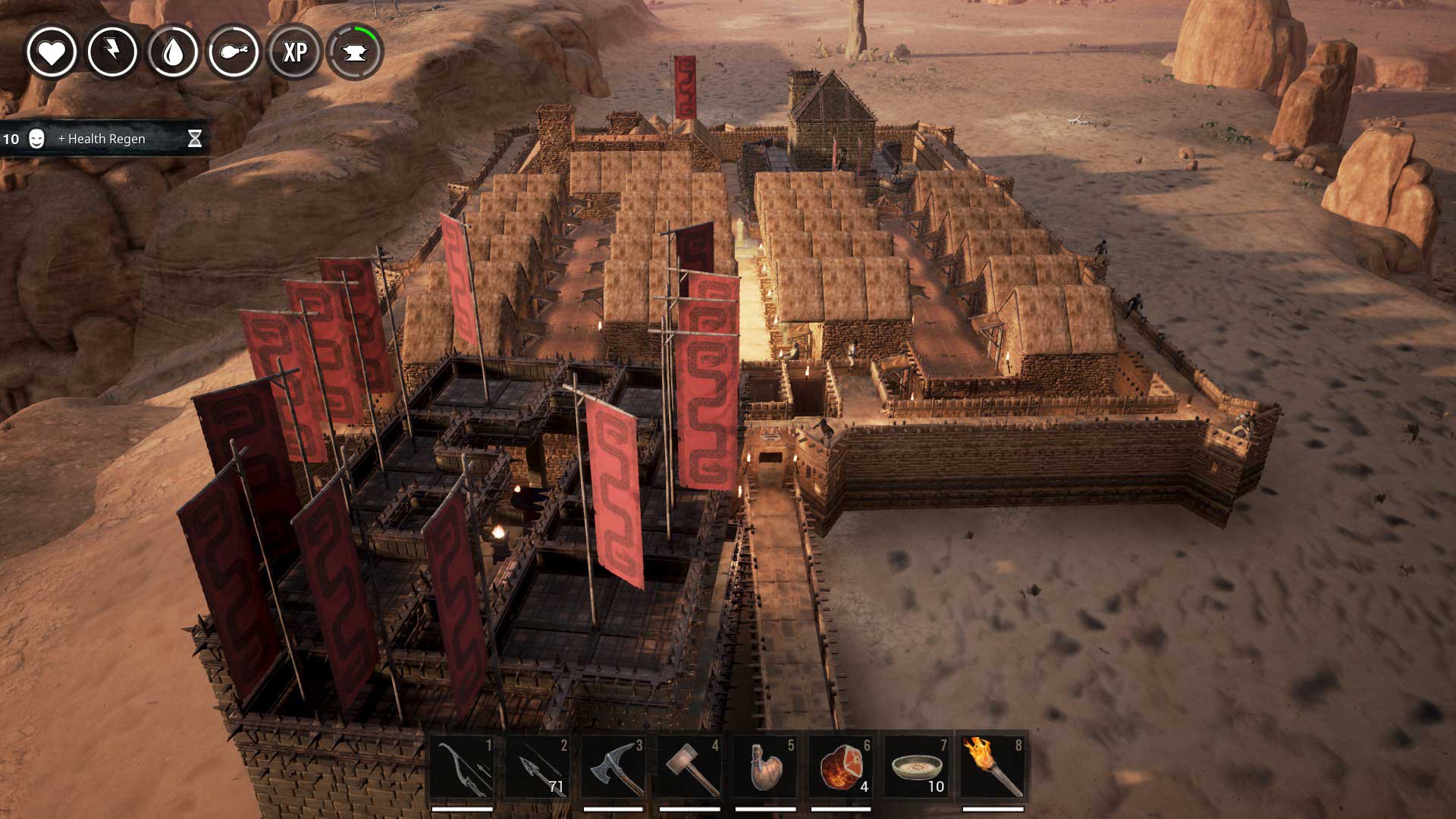Select the hammer in slot 4
This screenshot has width=1456, height=819.
click(x=689, y=767)
